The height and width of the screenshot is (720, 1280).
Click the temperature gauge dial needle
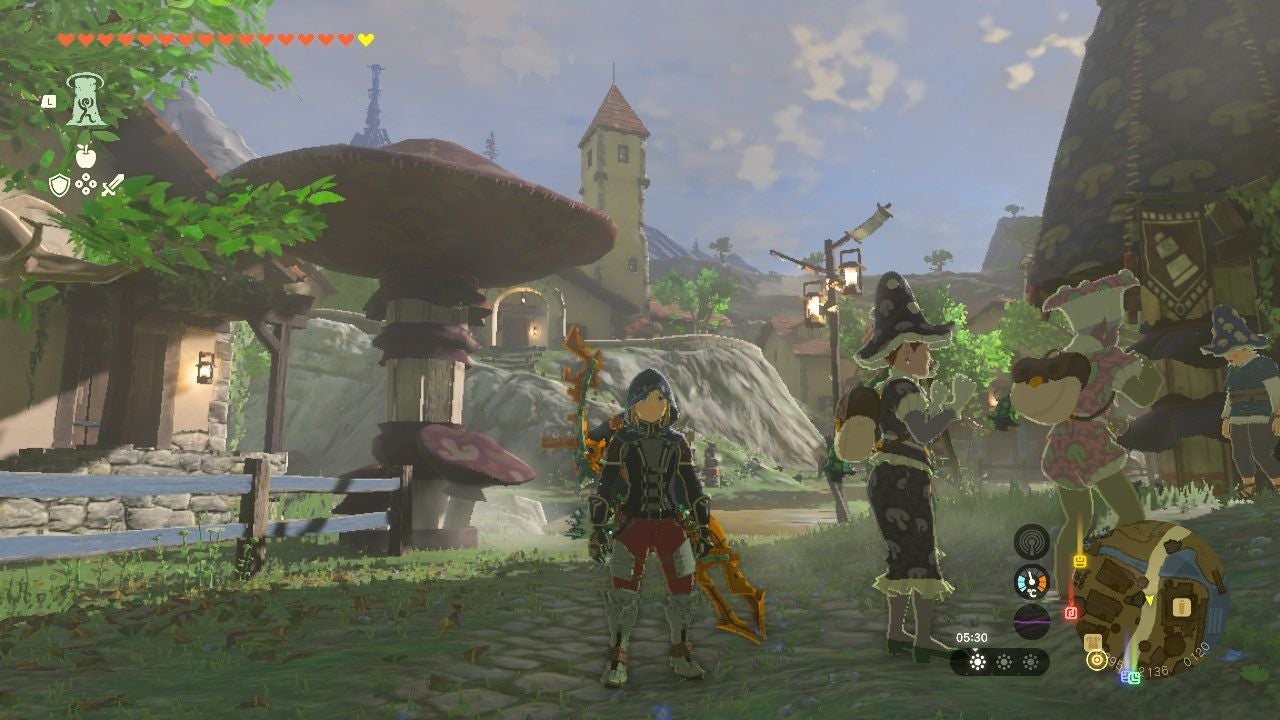1029,578
